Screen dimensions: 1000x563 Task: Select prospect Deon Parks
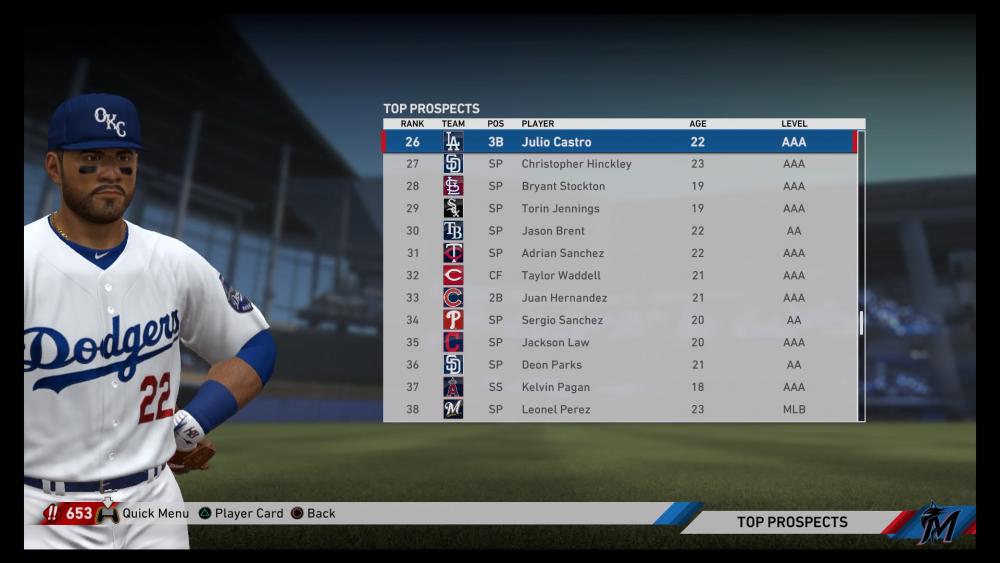(620, 365)
